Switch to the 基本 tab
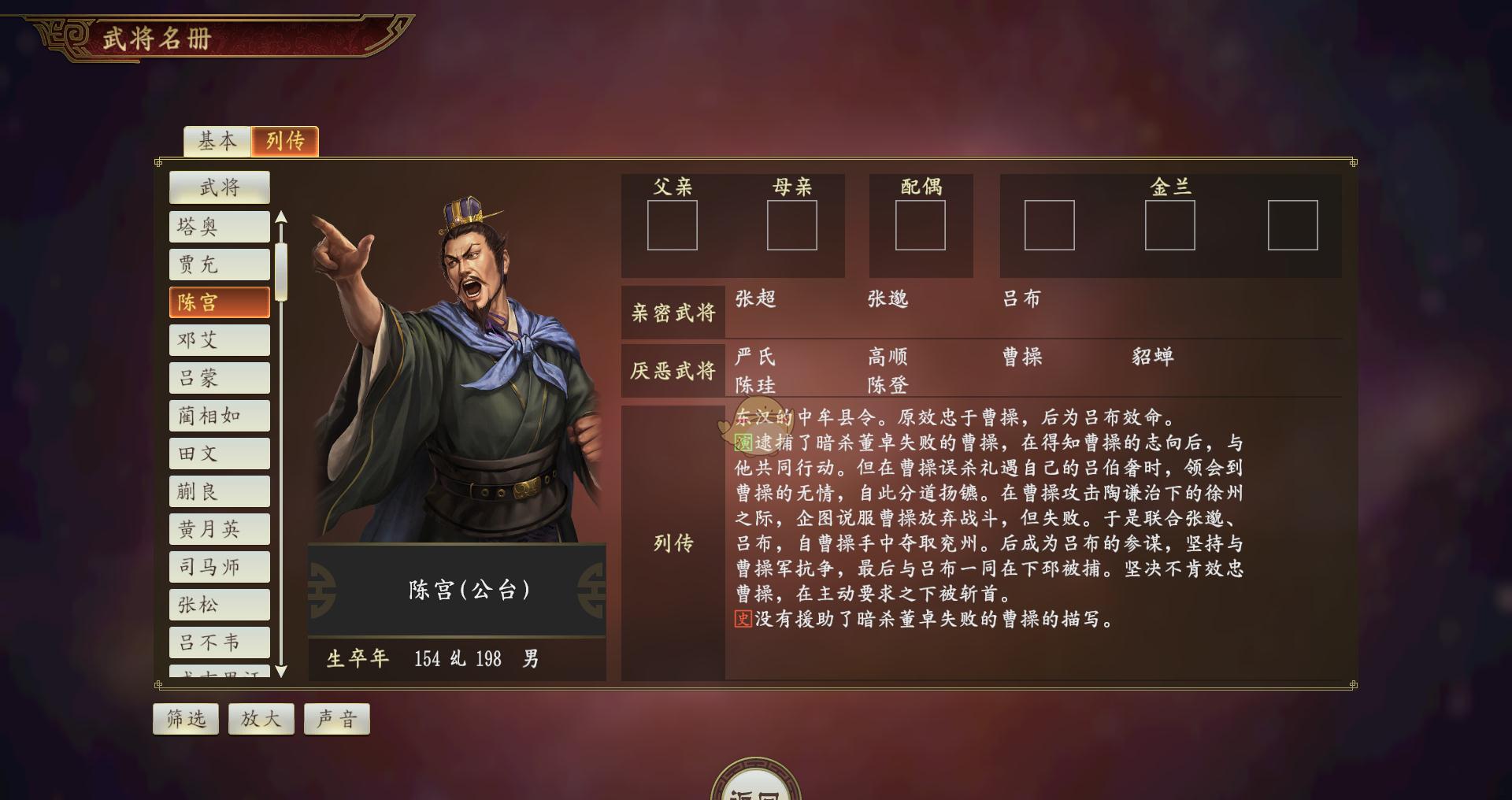1512x800 pixels. pos(218,140)
